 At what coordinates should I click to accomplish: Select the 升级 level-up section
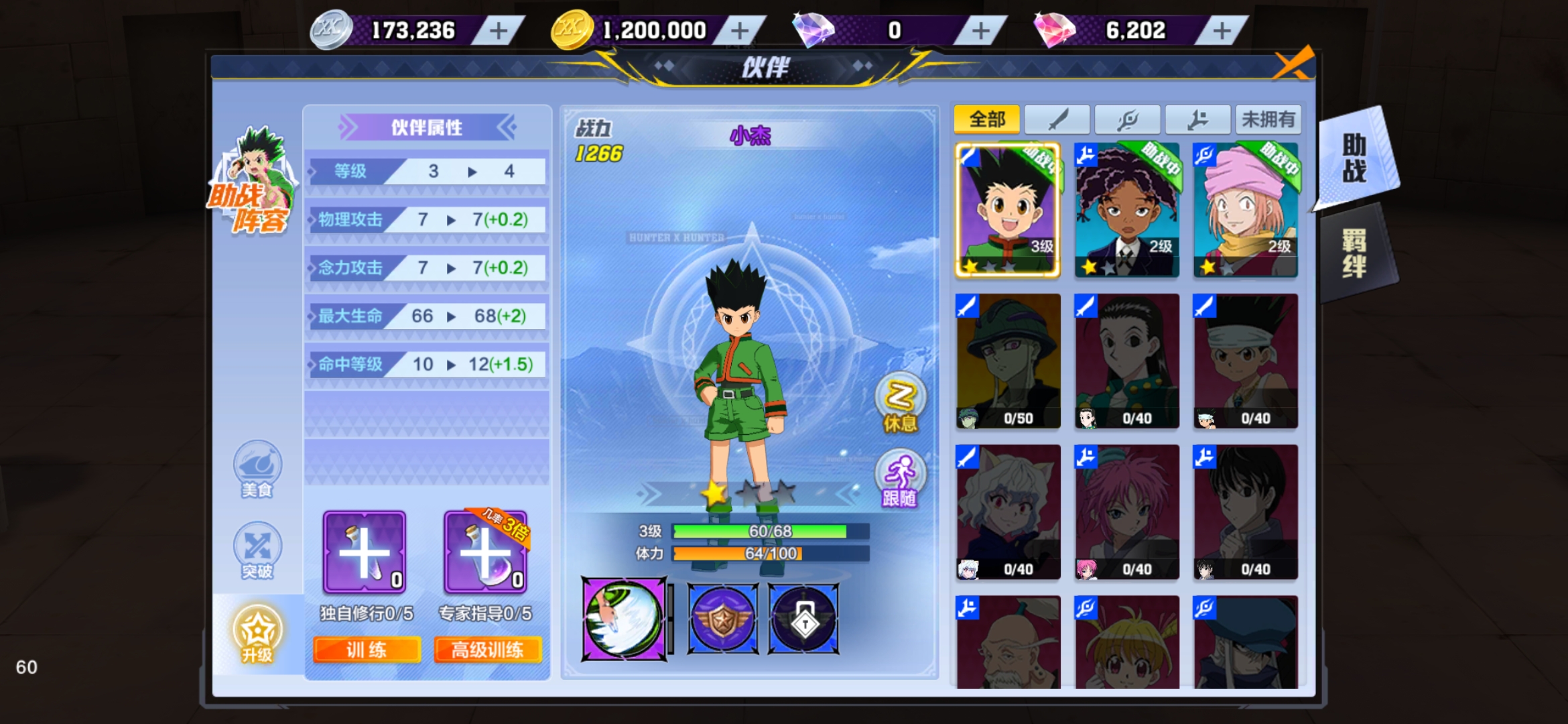(257, 633)
